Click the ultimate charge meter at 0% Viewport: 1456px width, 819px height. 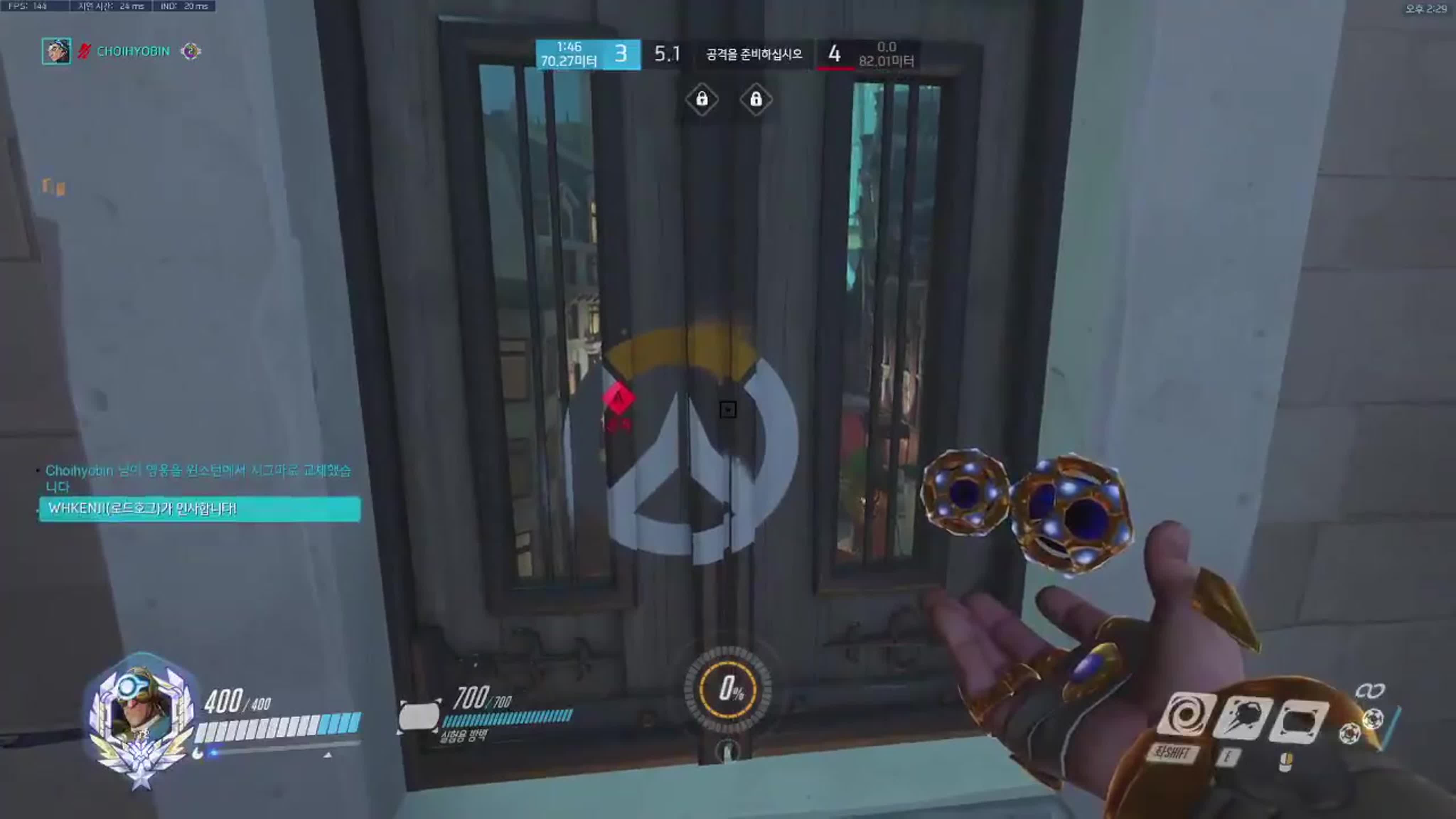pos(728,689)
